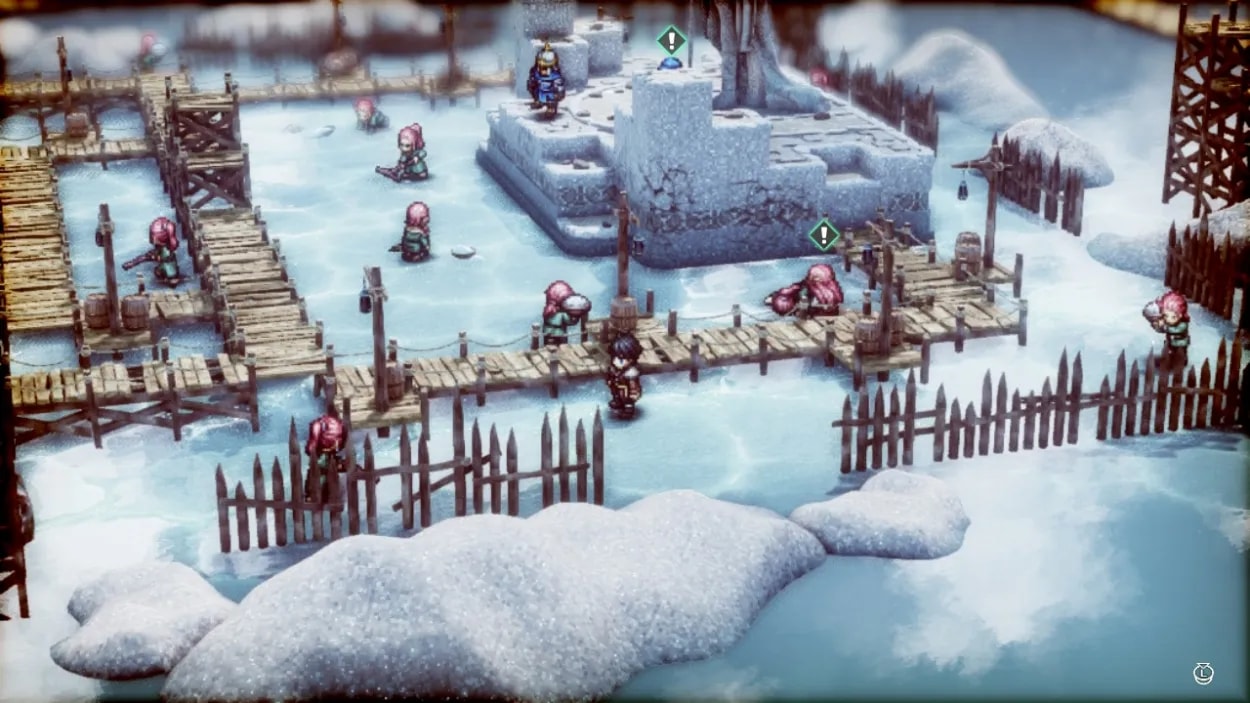Select the exclamation marker above the blue orb
This screenshot has height=703, width=1250.
pyautogui.click(x=671, y=41)
